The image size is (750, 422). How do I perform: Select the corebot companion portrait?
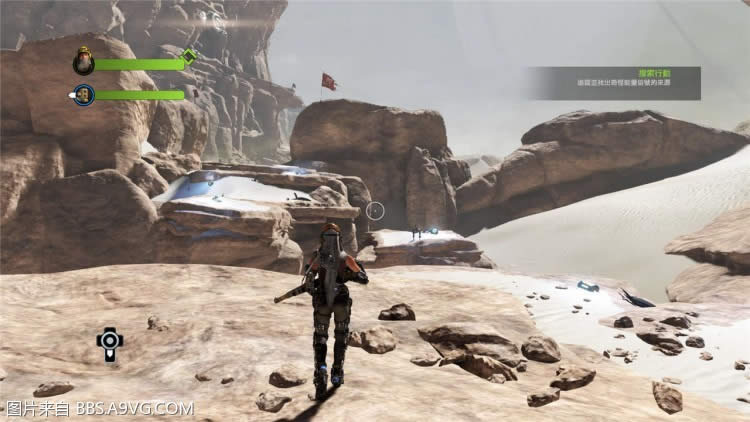pos(84,95)
